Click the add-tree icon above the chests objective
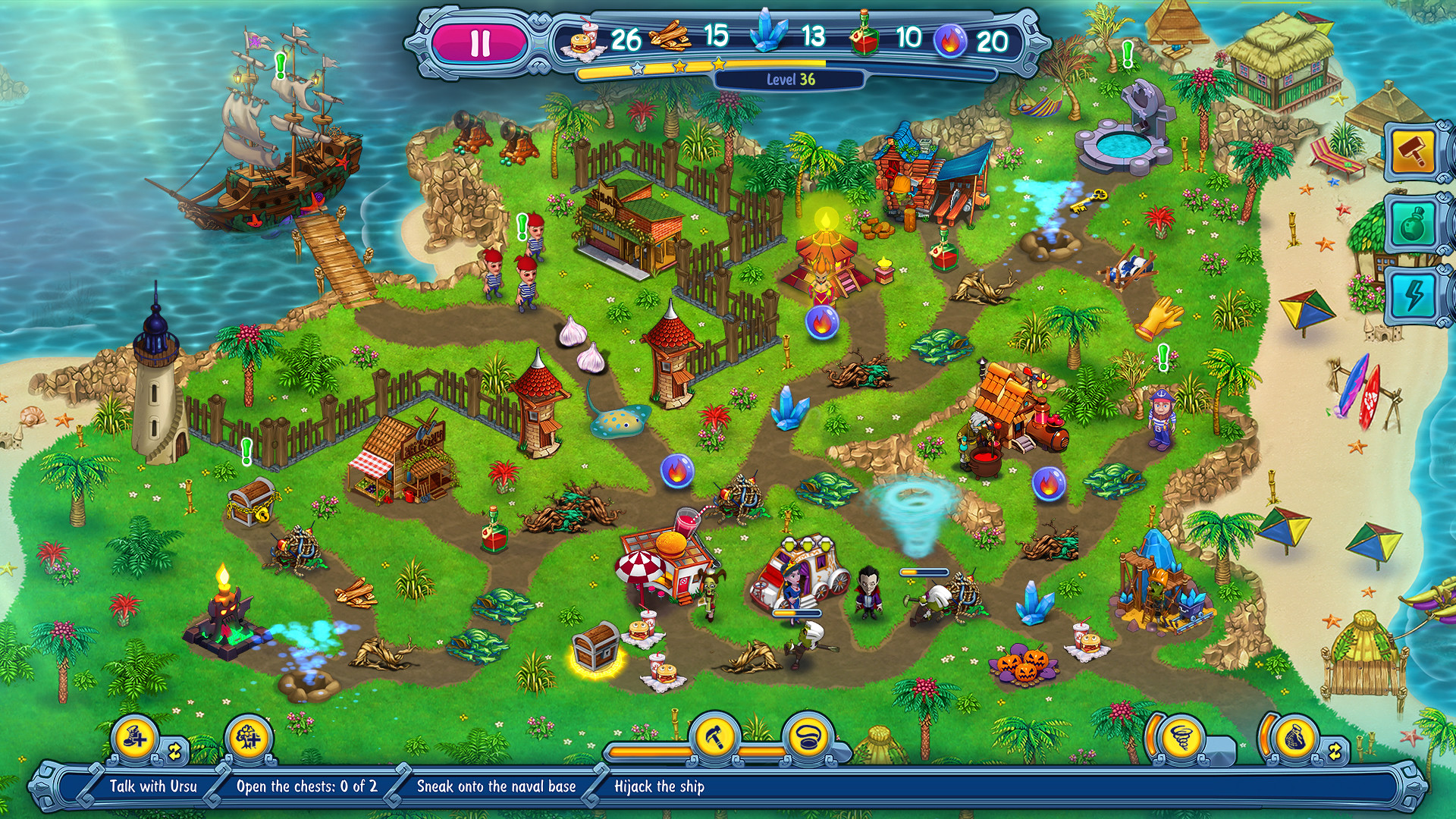This screenshot has width=1456, height=819. pos(248,737)
